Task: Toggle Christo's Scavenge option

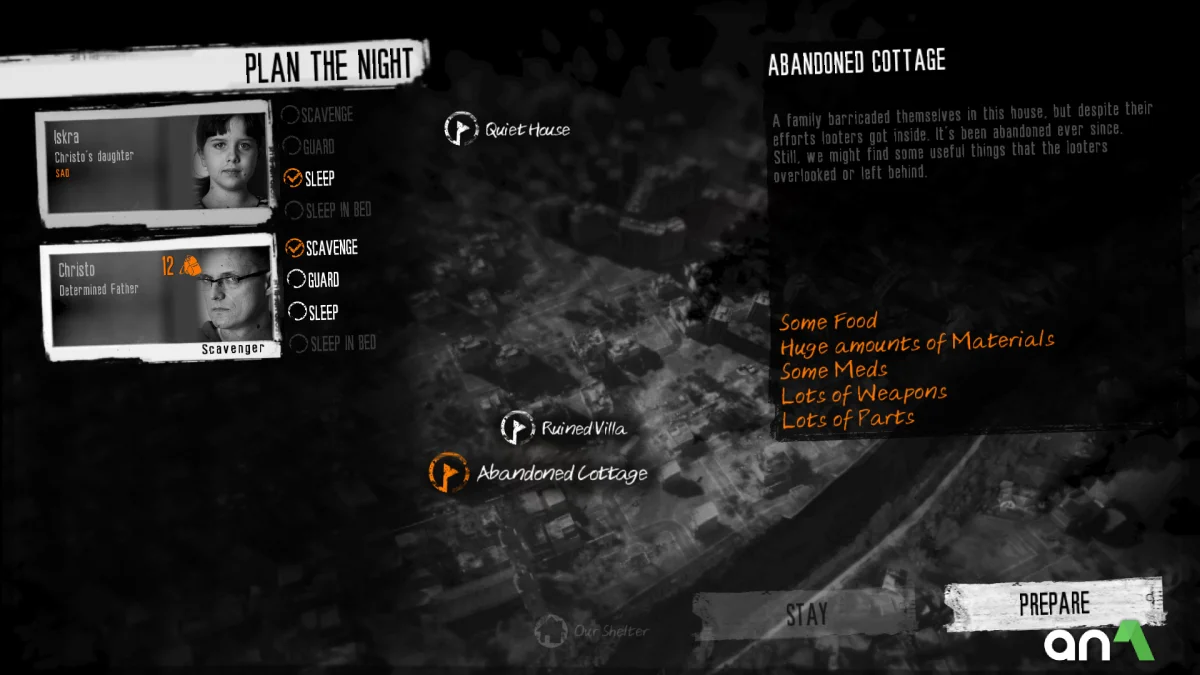Action: coord(295,248)
